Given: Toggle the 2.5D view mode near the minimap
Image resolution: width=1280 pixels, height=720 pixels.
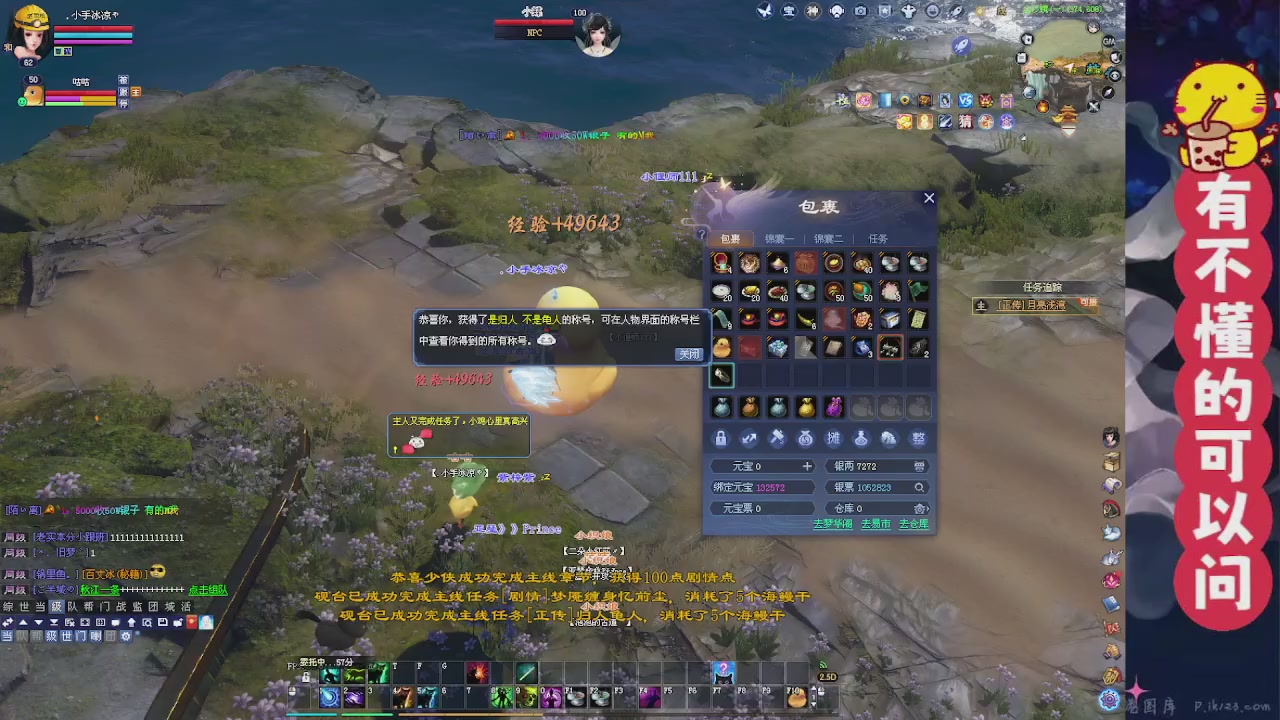Looking at the screenshot, I should click(827, 677).
